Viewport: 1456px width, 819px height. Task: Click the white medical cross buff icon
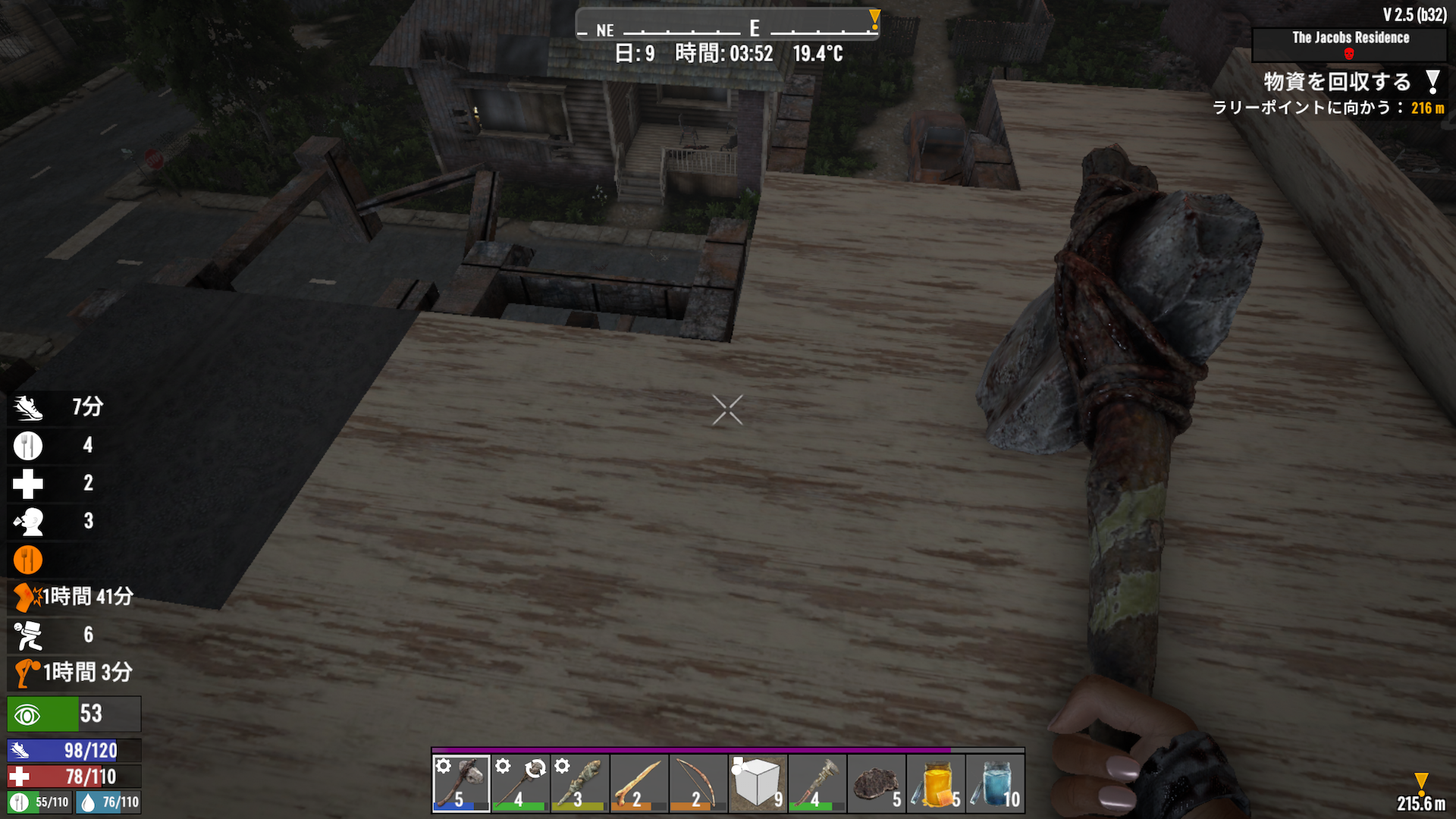pos(28,483)
